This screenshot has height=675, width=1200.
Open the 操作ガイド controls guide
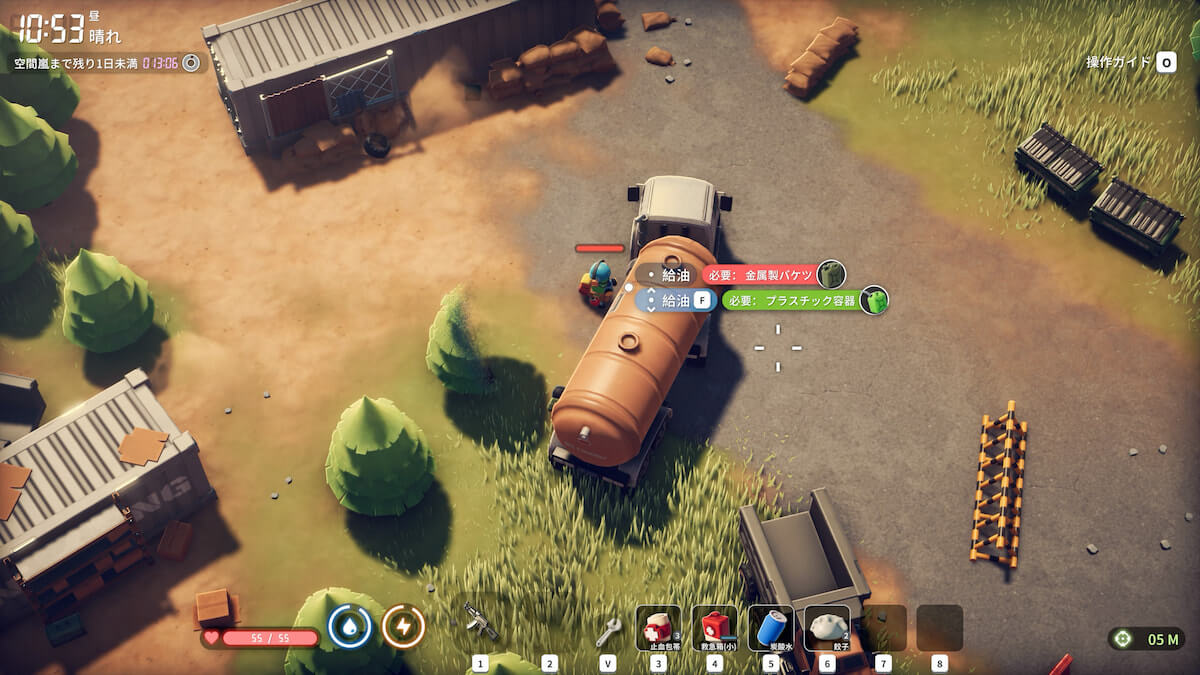tap(1130, 62)
